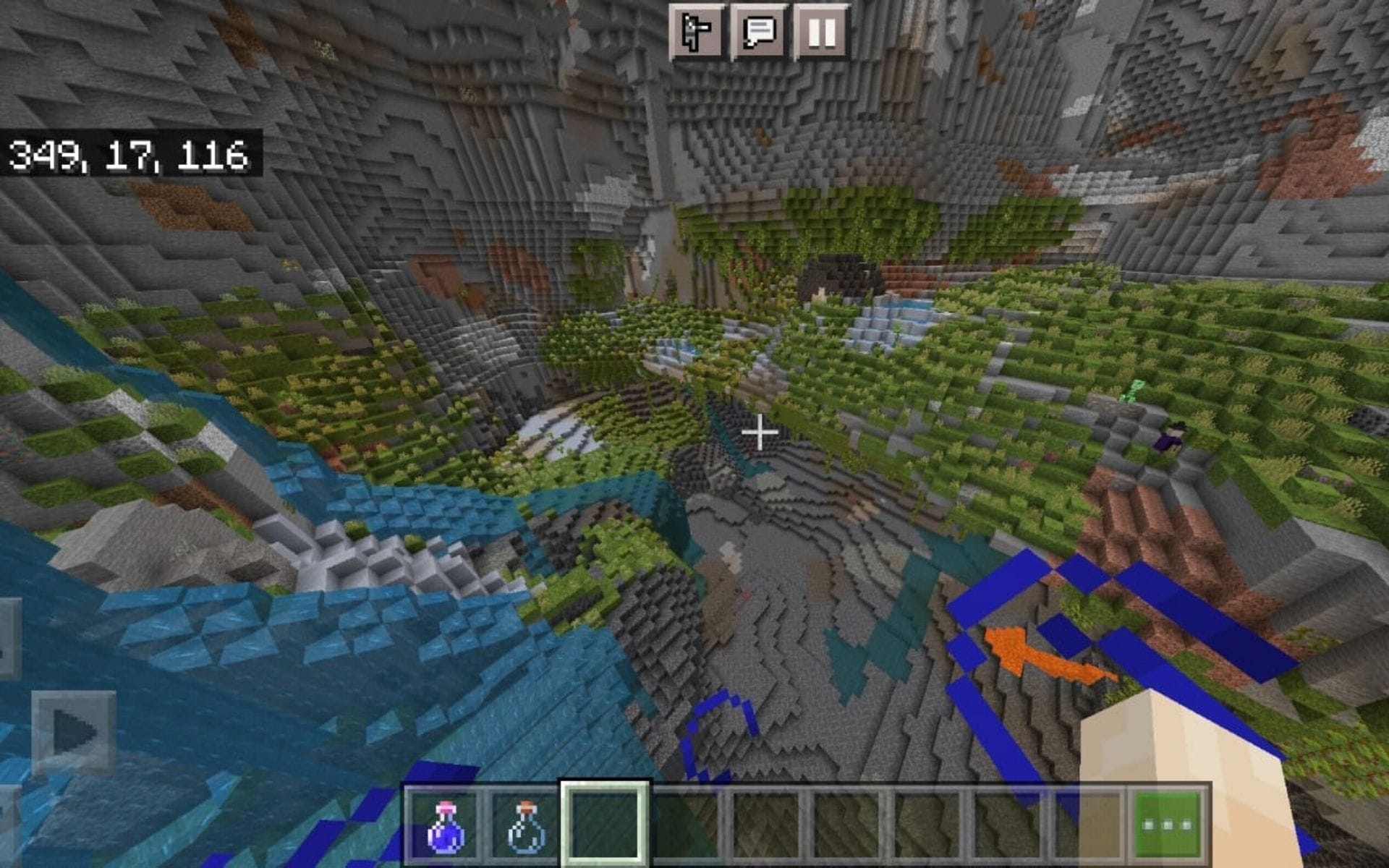The width and height of the screenshot is (1389, 868).
Task: Open the emote wheel
Action: pyautogui.click(x=698, y=30)
